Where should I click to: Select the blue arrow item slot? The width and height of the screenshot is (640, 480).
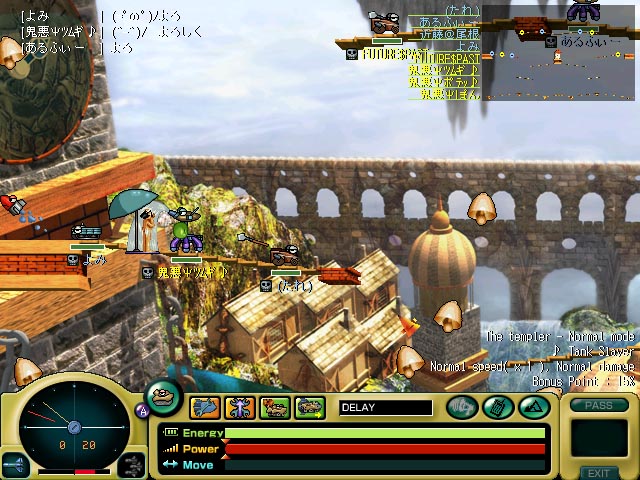coord(205,407)
